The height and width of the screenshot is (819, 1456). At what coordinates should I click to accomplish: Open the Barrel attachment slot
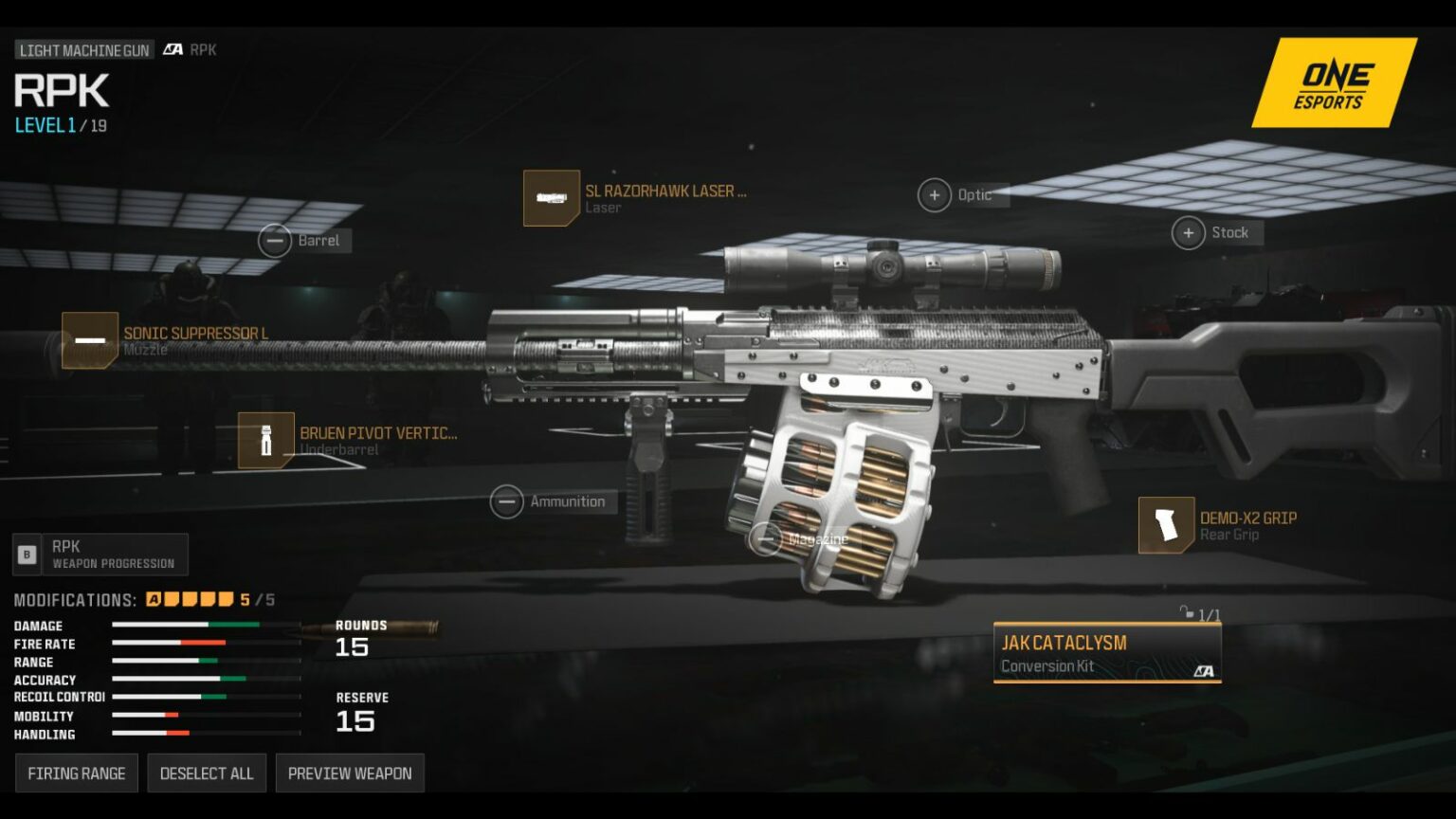275,241
